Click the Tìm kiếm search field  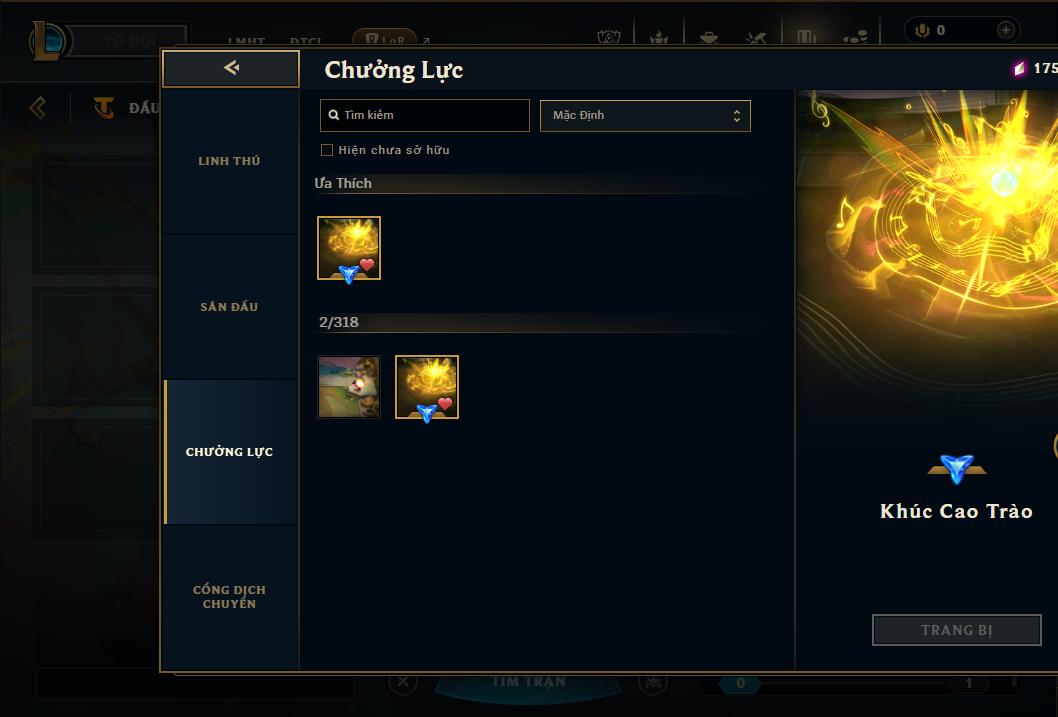(425, 115)
